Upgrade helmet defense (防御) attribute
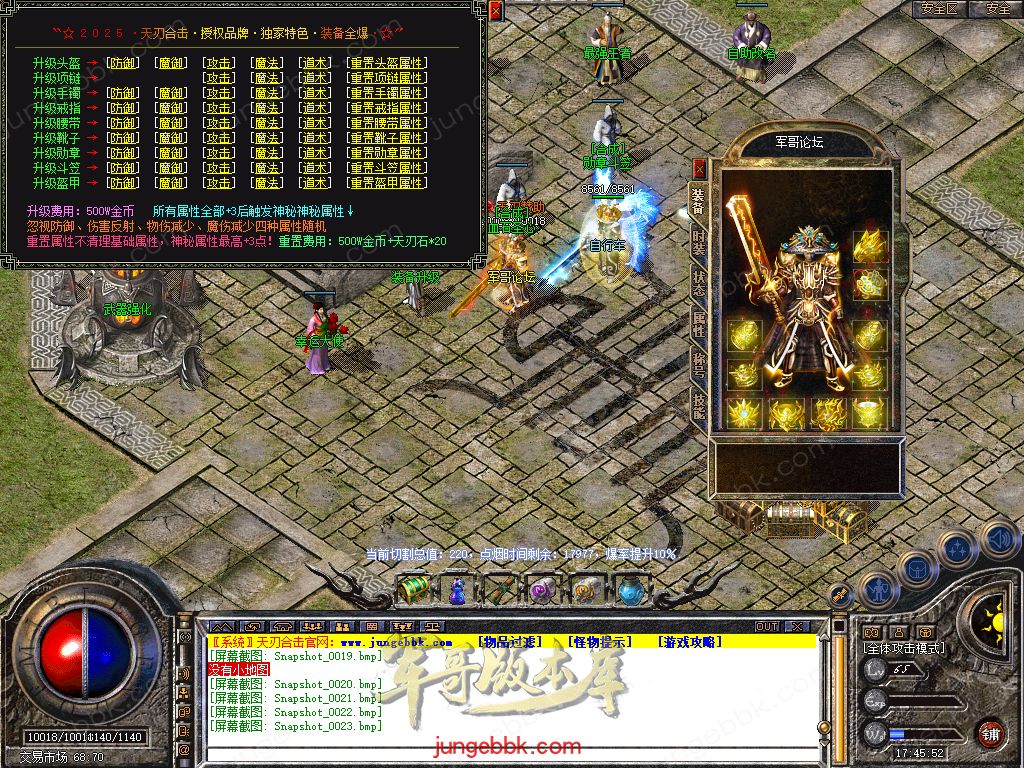The height and width of the screenshot is (768, 1024). coord(123,63)
